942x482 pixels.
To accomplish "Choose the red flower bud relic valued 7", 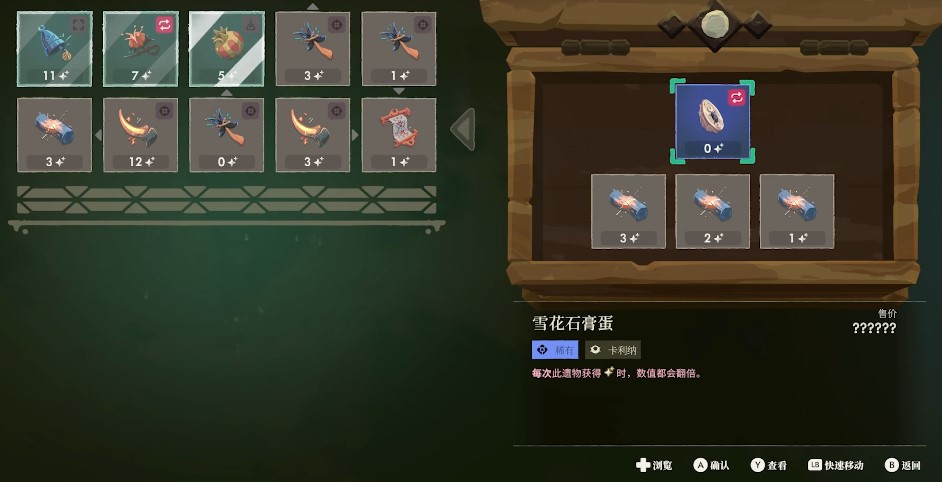I will [140, 48].
